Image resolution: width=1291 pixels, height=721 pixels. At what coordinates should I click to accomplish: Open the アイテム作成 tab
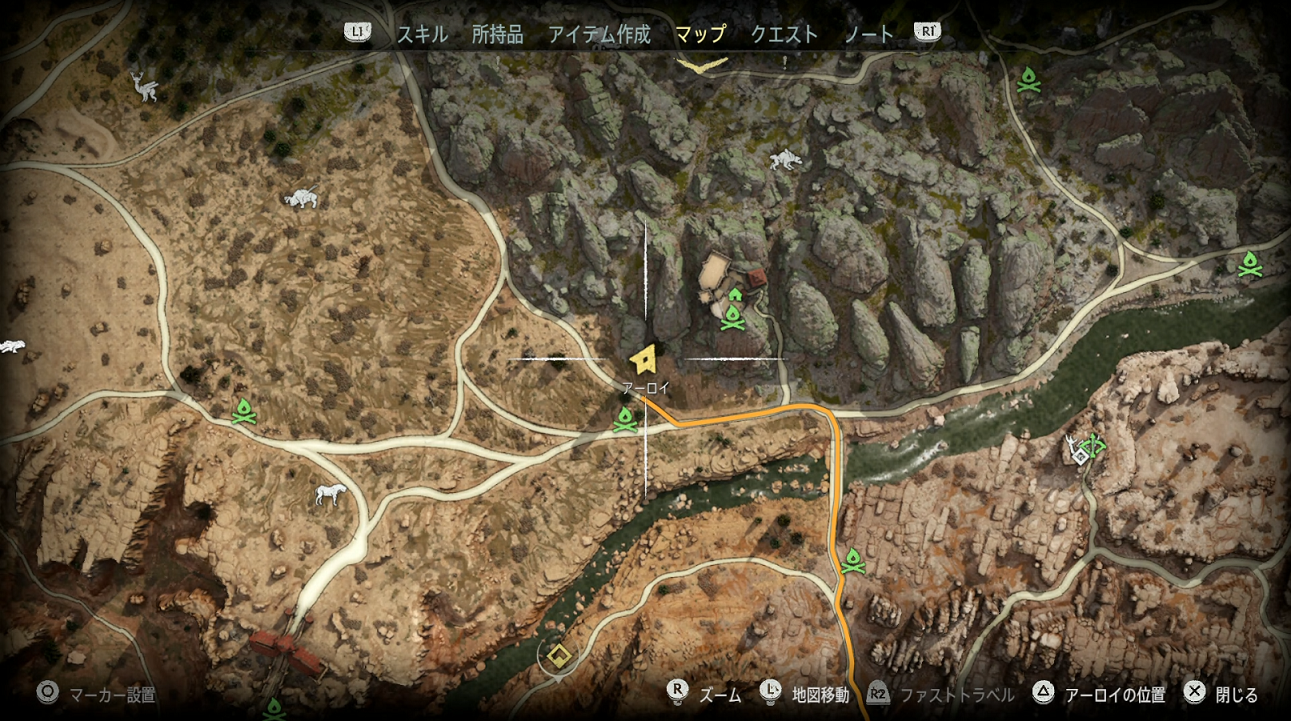599,33
